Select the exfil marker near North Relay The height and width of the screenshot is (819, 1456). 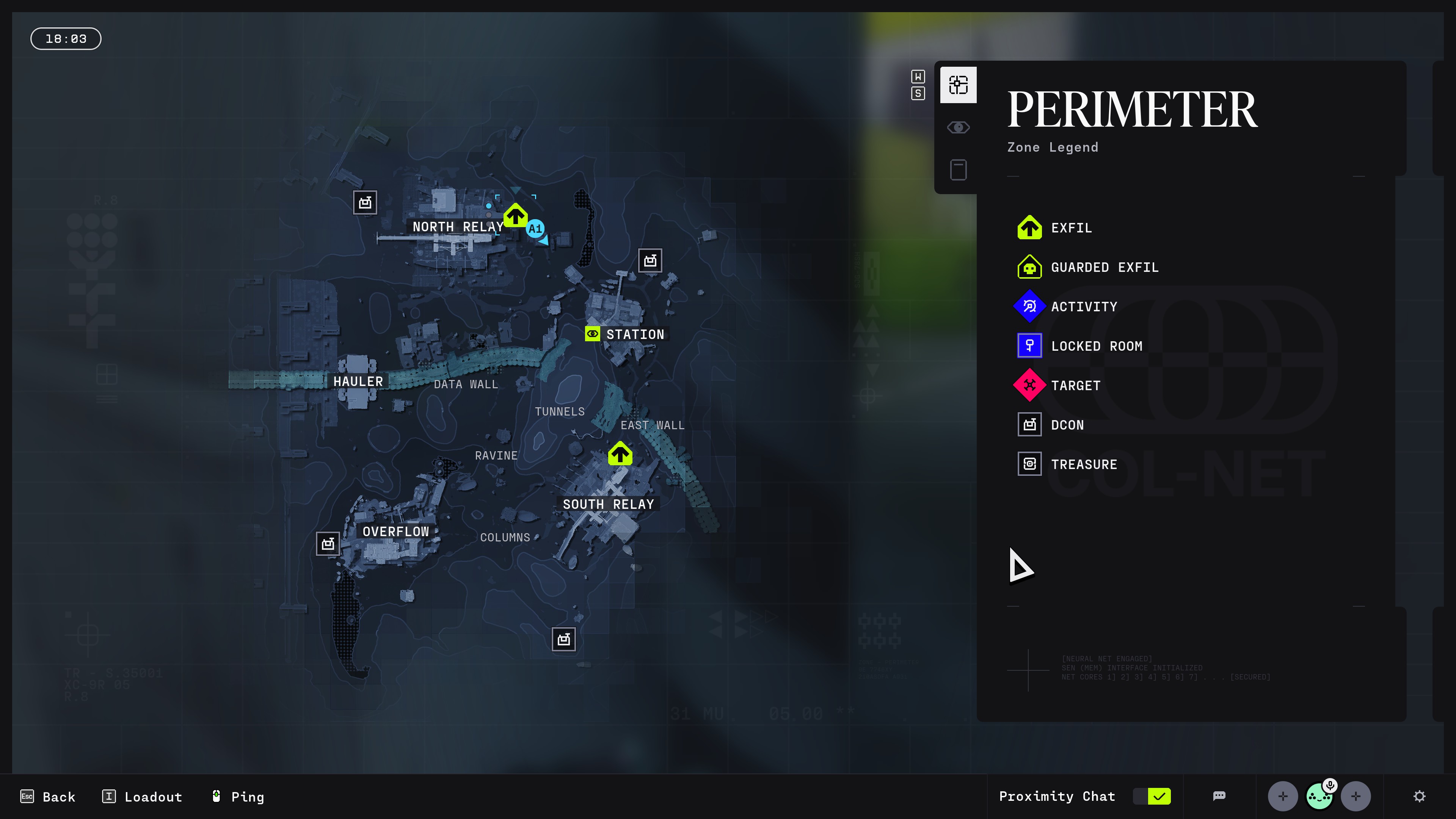(515, 215)
